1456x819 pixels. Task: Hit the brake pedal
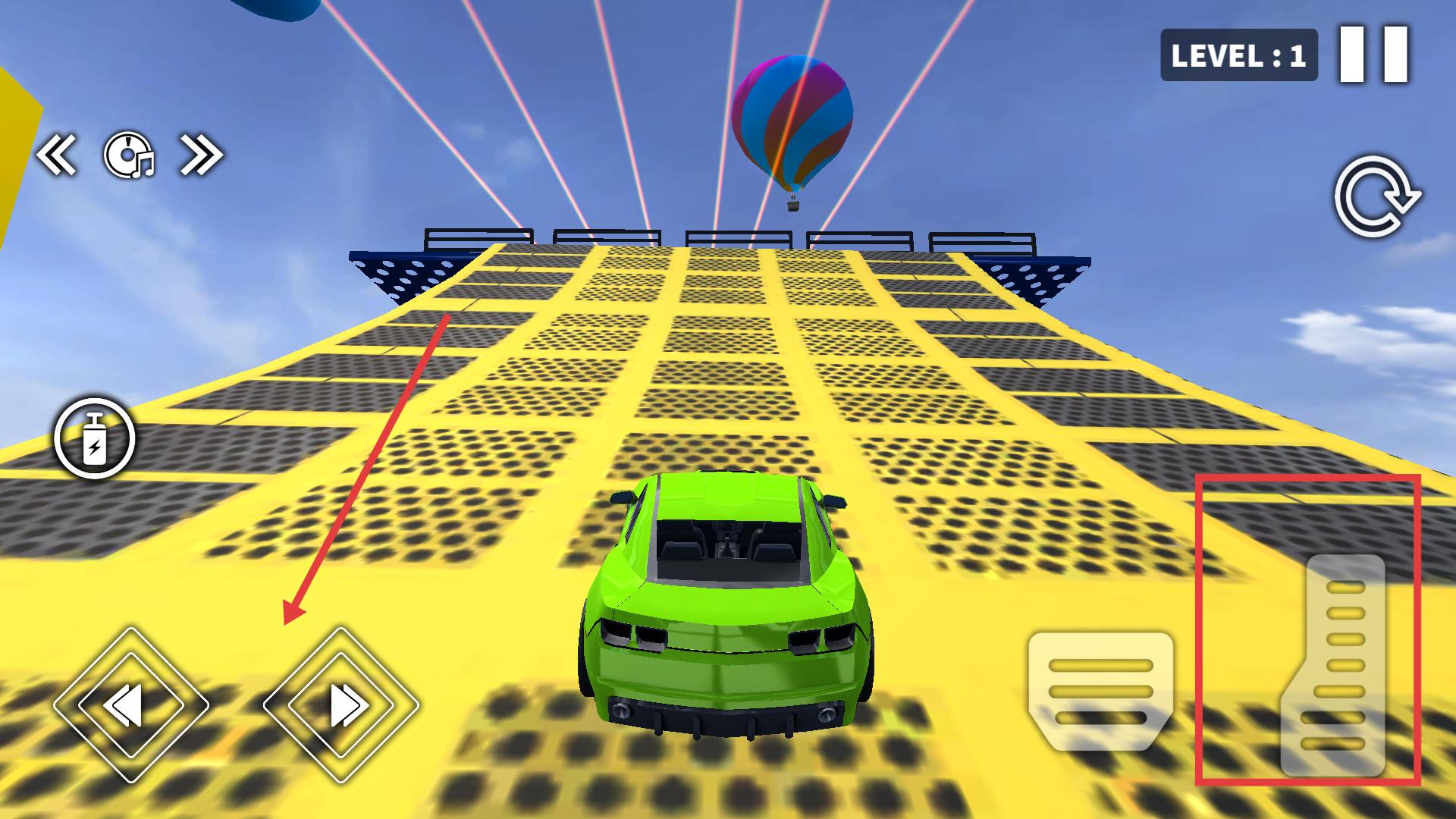pyautogui.click(x=1100, y=690)
